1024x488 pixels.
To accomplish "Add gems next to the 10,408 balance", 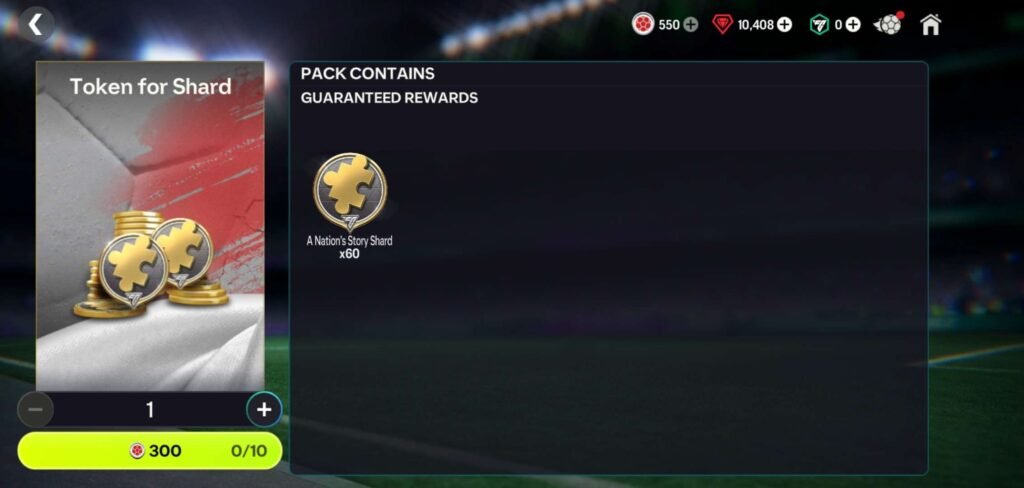I will coord(785,25).
